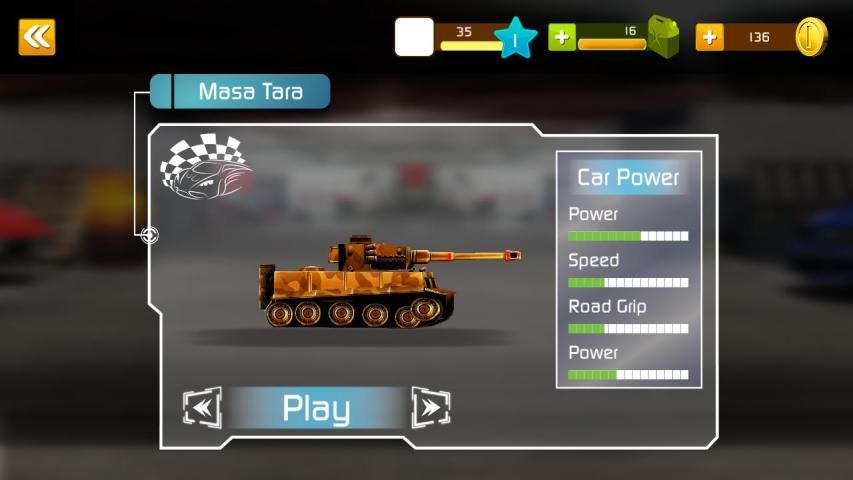Click the white profile avatar box
The image size is (853, 480).
click(x=414, y=37)
